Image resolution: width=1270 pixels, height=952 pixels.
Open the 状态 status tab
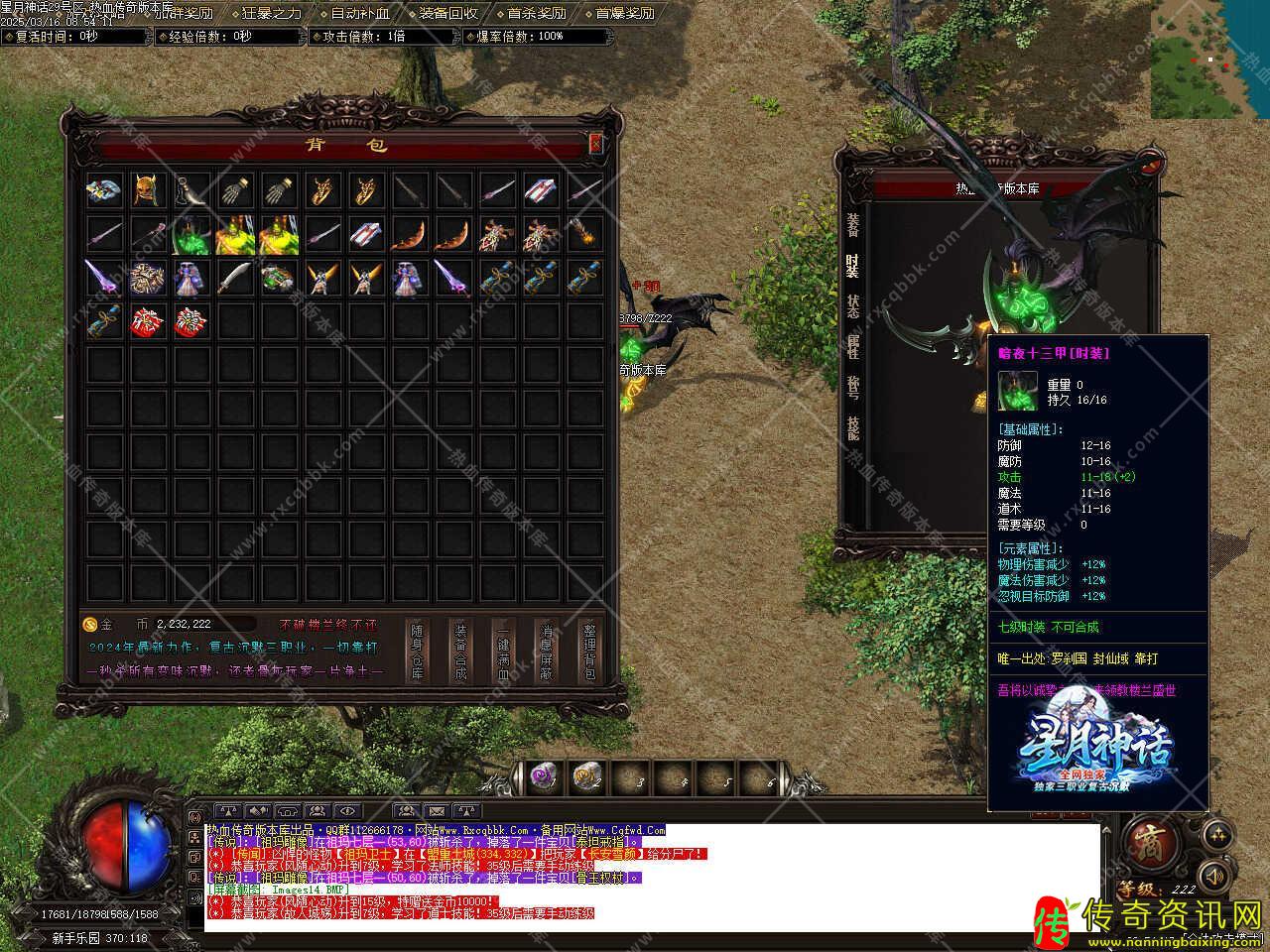pyautogui.click(x=853, y=306)
